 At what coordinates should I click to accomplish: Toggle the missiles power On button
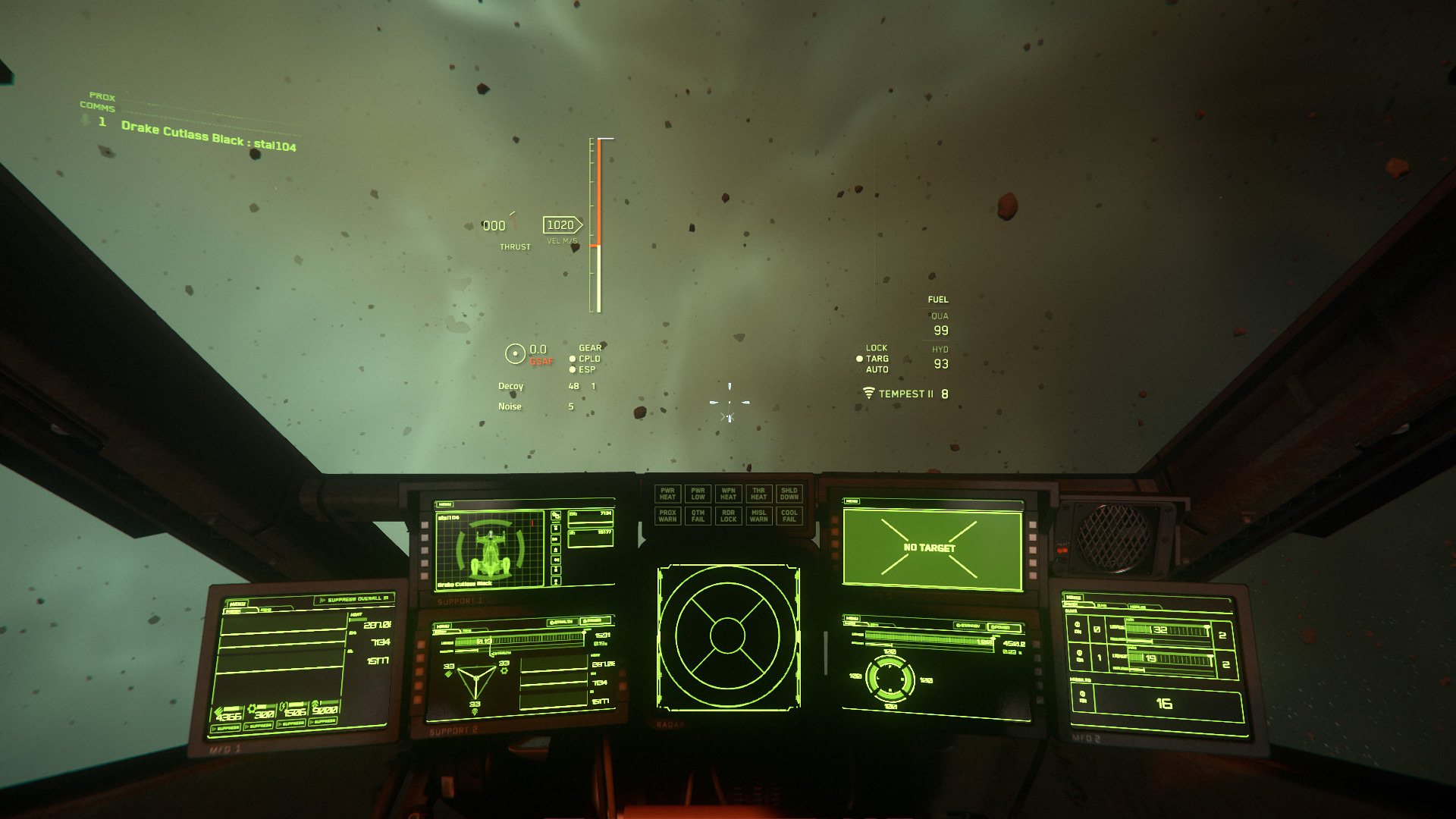[1082, 695]
